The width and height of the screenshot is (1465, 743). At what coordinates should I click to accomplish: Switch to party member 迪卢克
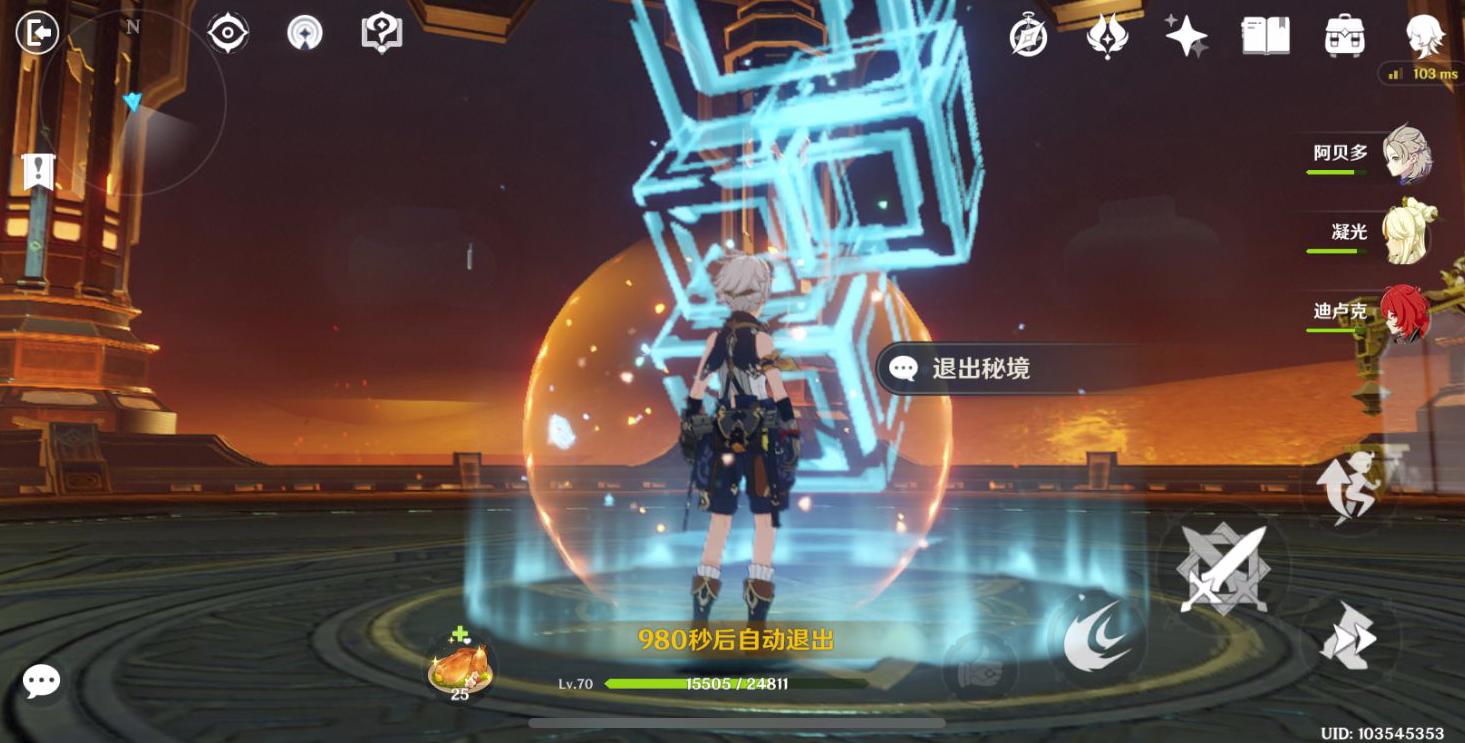click(x=1403, y=313)
